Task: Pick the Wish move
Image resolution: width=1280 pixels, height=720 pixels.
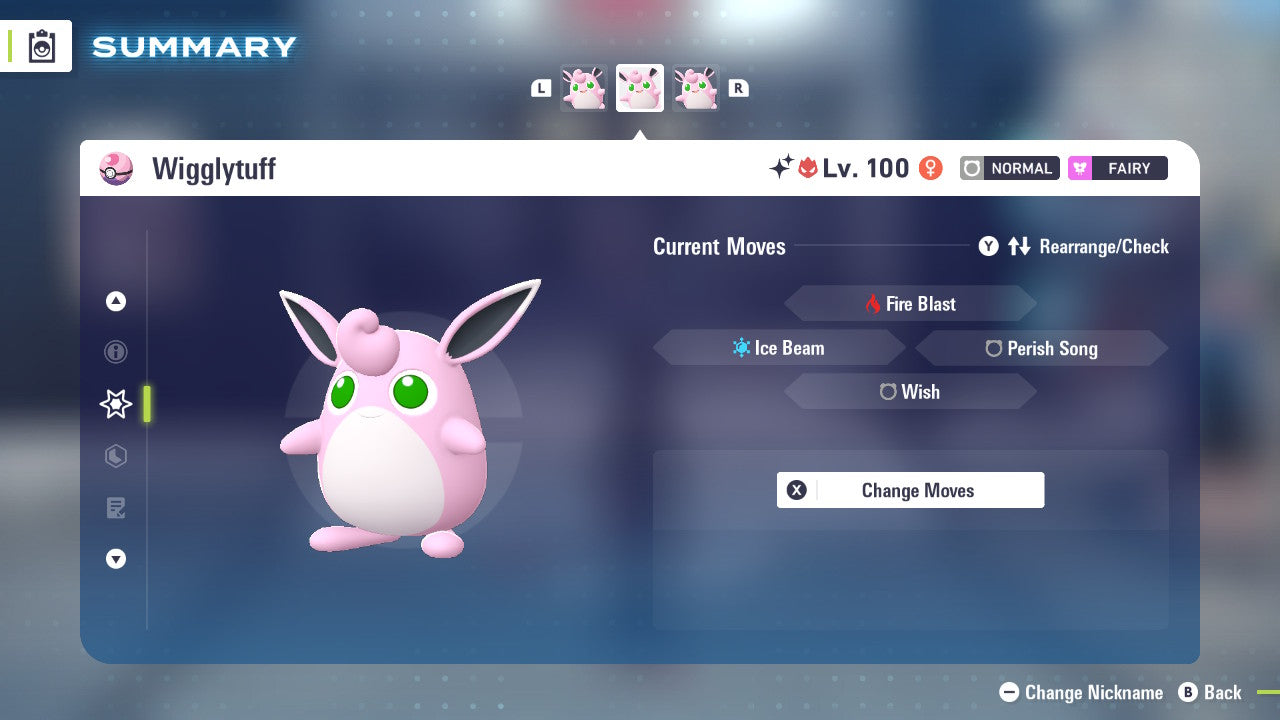Action: click(910, 392)
